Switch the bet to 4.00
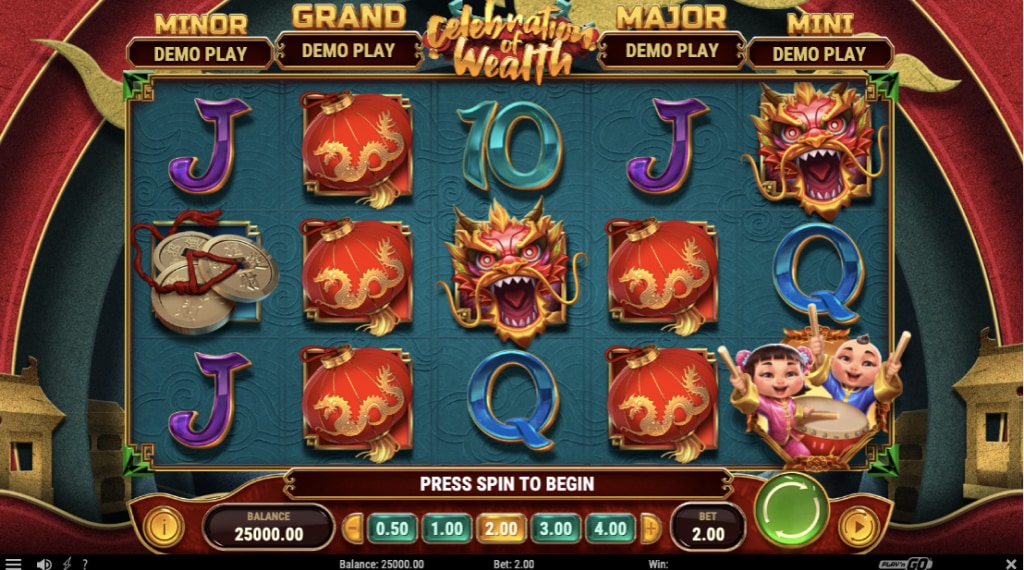This screenshot has height=570, width=1024. pyautogui.click(x=609, y=528)
